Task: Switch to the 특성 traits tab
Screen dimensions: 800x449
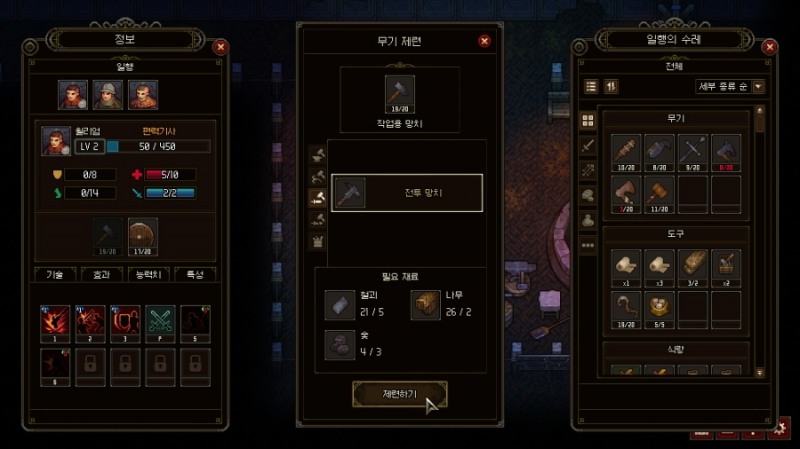Action: click(194, 274)
